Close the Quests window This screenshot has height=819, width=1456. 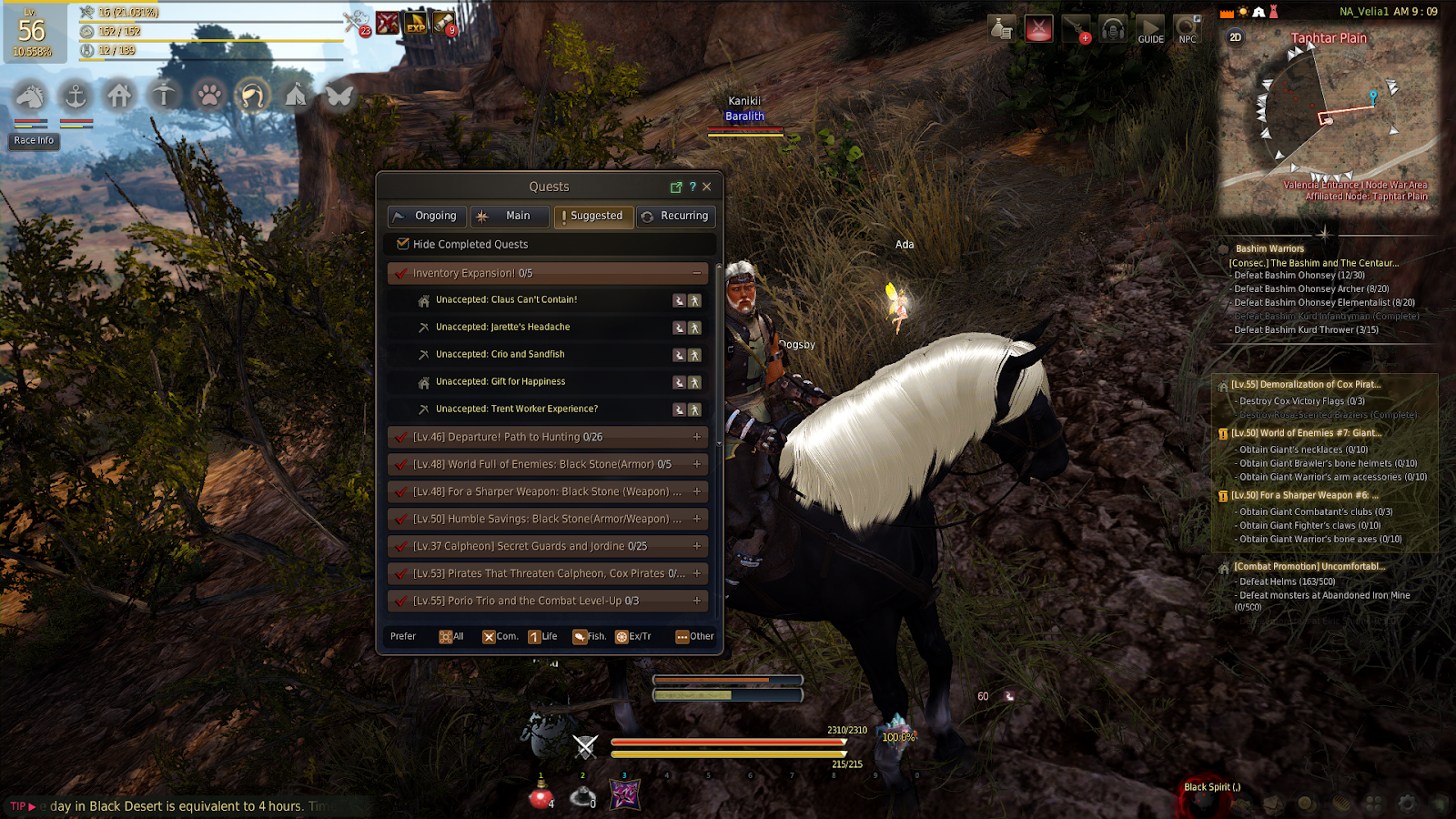click(x=707, y=187)
